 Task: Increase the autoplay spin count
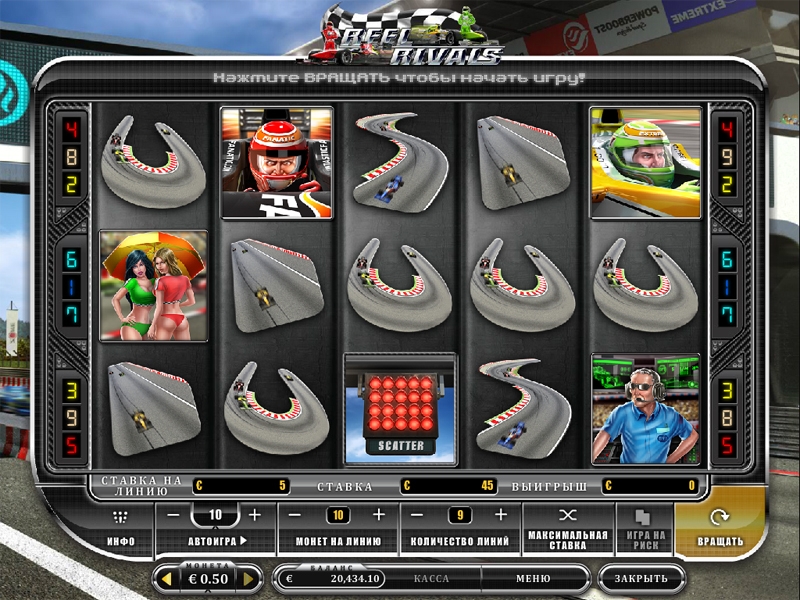coord(254,515)
